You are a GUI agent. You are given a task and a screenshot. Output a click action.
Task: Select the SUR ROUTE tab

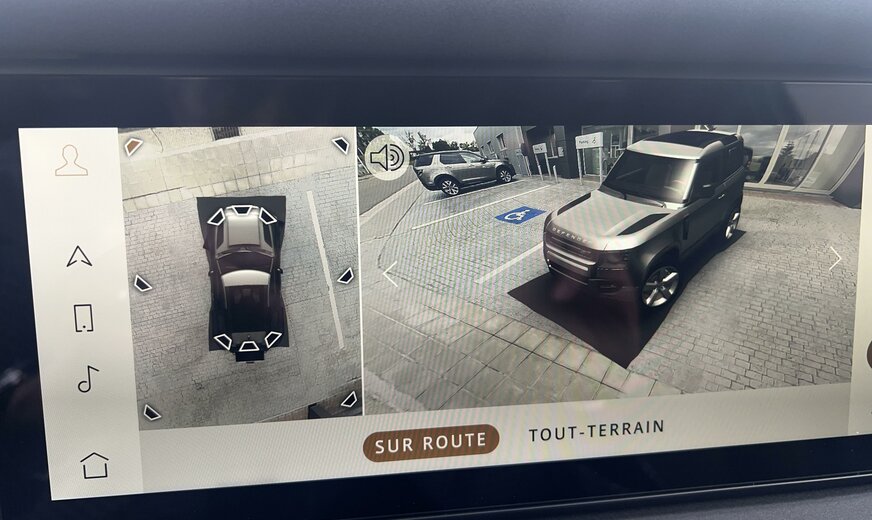click(431, 442)
